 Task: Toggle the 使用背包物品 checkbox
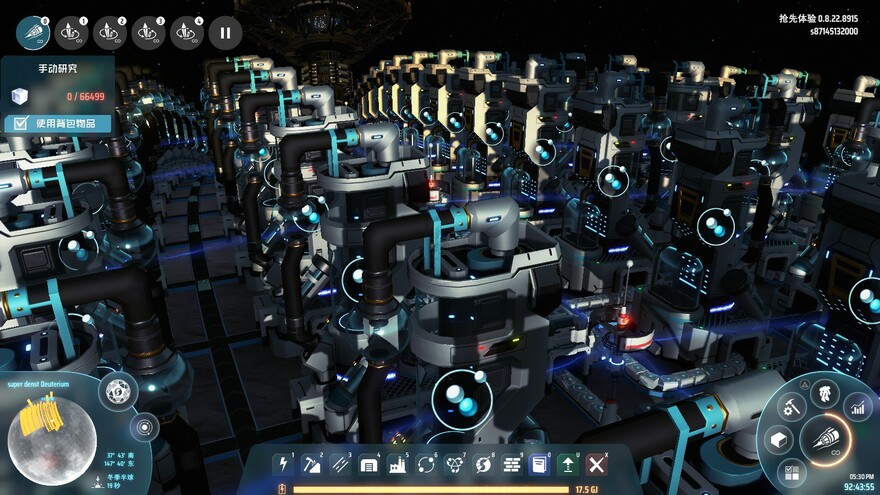[x=18, y=123]
